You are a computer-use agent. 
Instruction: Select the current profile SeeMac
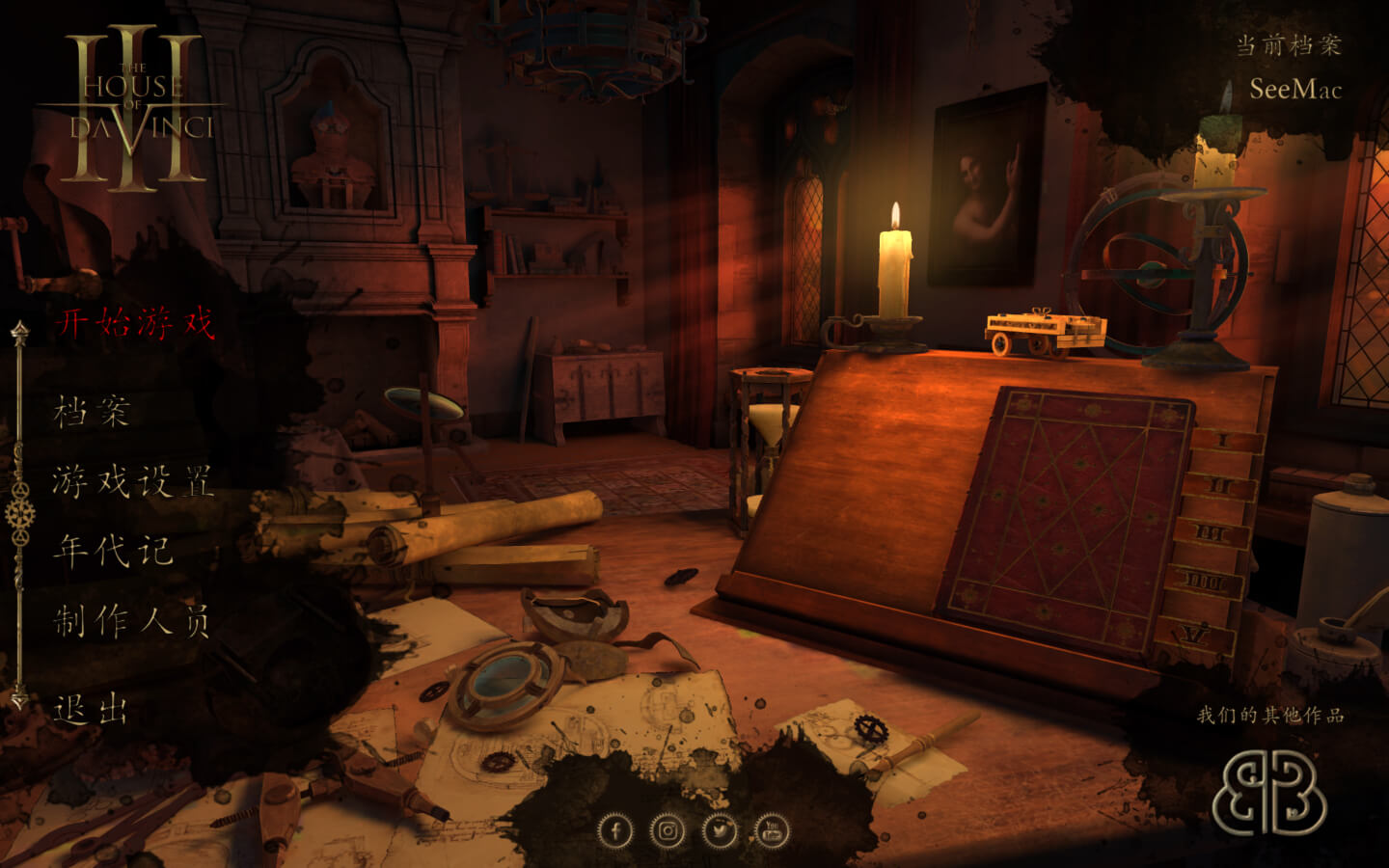click(x=1295, y=90)
